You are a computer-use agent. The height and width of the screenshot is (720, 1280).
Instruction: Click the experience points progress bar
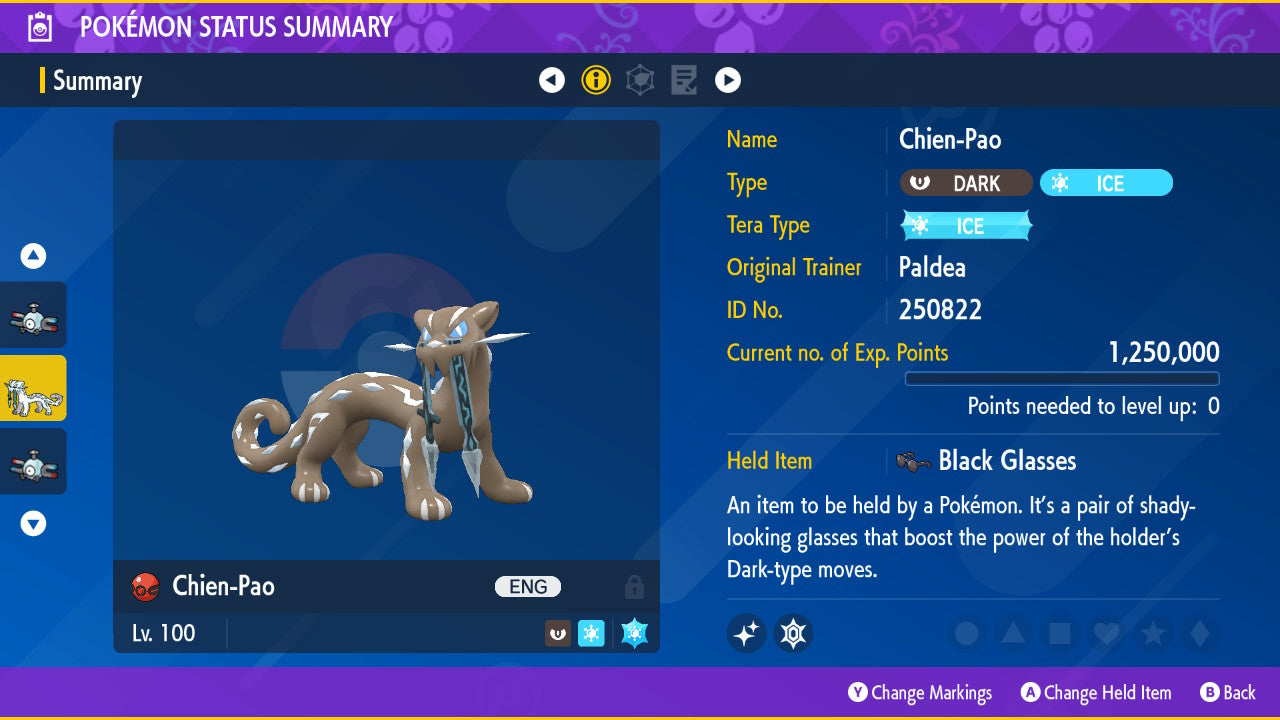(1062, 379)
